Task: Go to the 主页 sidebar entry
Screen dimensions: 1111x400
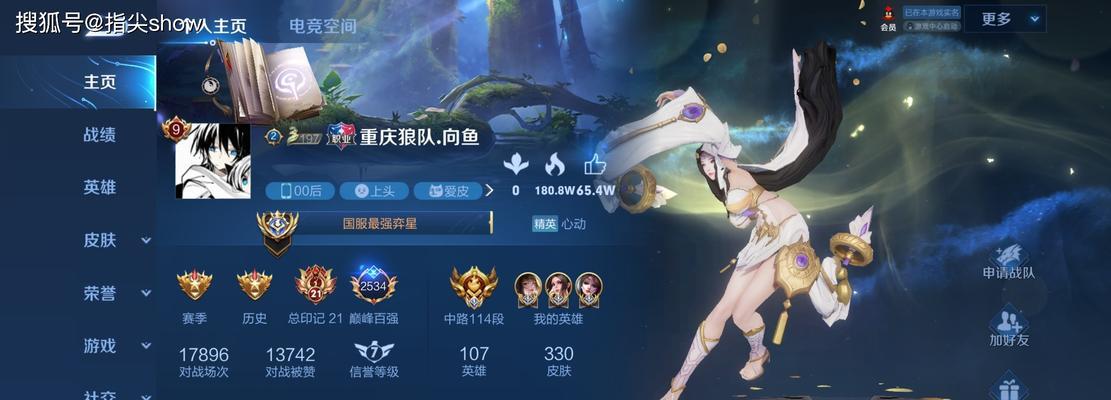Action: tap(99, 82)
